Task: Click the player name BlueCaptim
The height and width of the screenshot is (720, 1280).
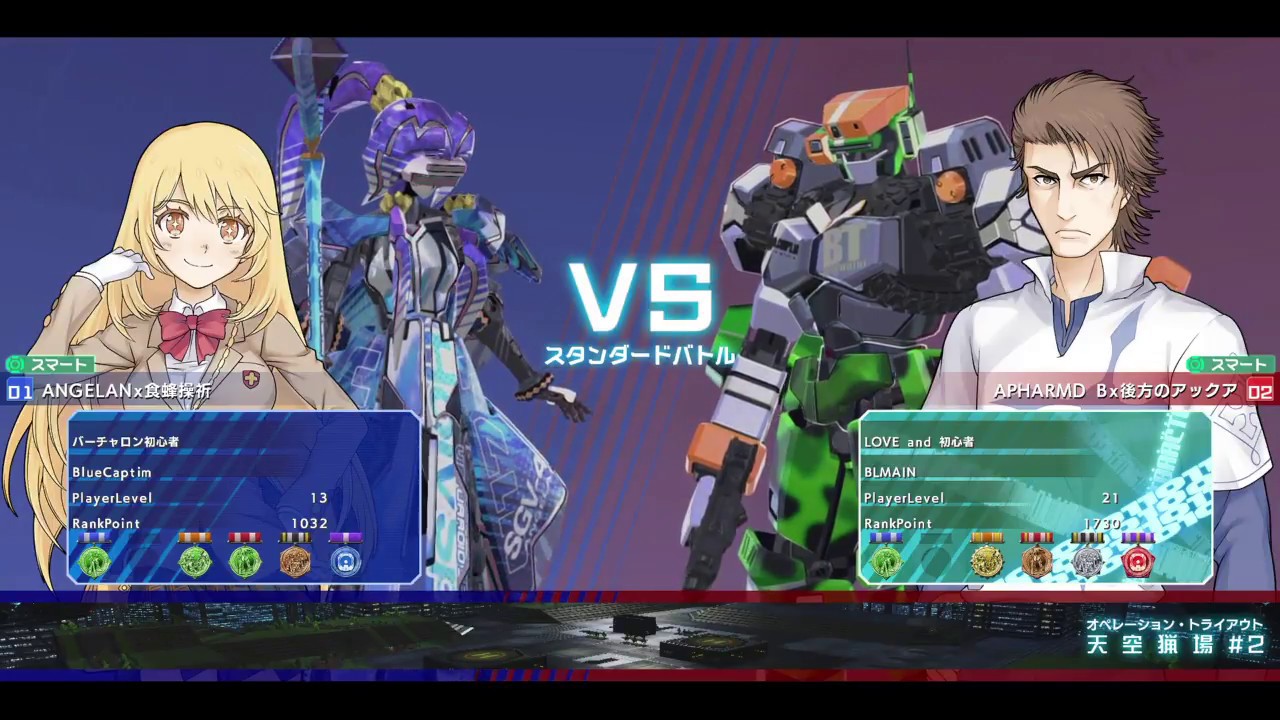Action: [x=111, y=473]
